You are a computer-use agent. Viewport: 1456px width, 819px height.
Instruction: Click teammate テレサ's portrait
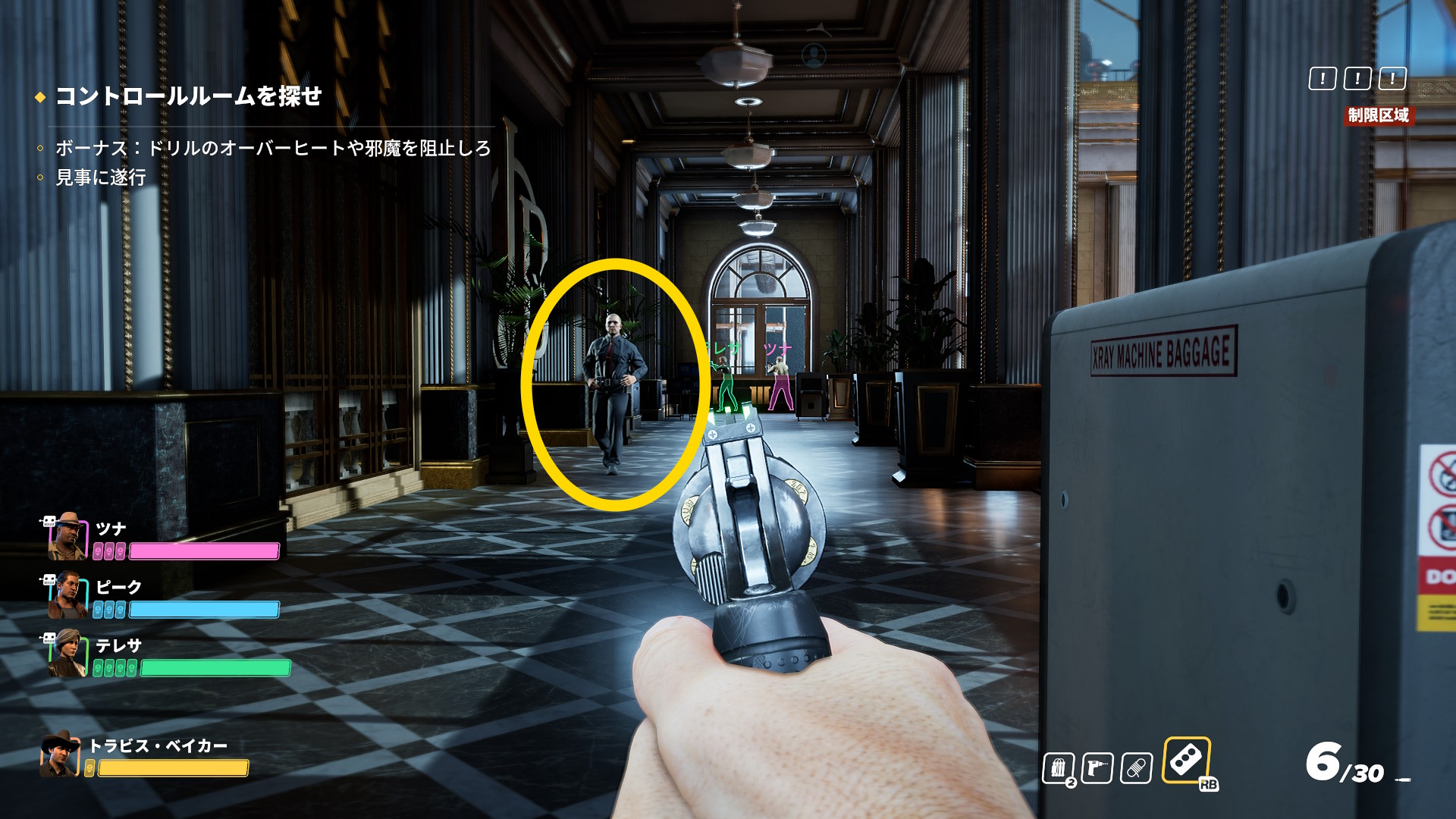(67, 654)
